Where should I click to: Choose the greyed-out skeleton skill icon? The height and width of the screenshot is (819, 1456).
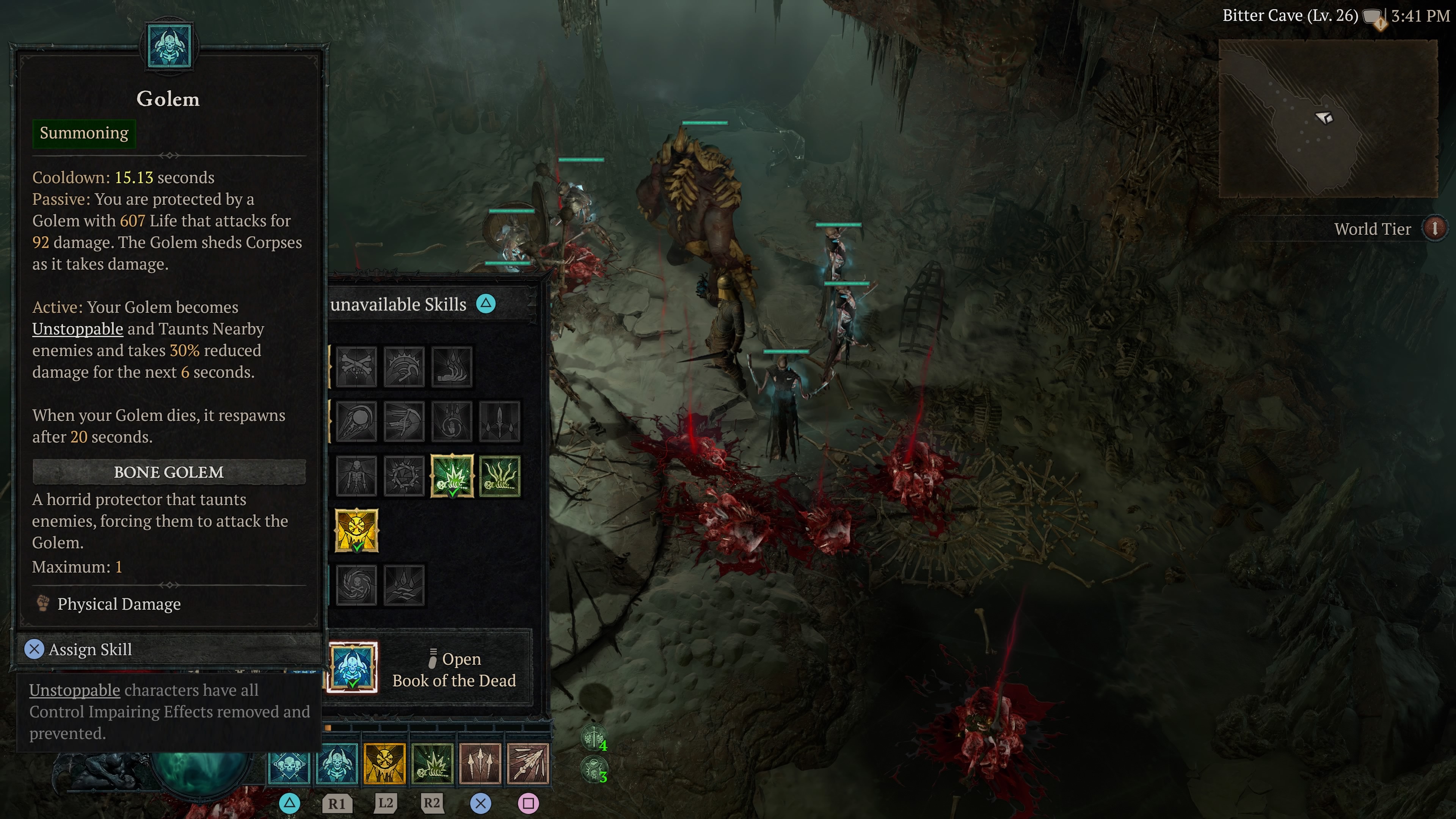point(356,476)
